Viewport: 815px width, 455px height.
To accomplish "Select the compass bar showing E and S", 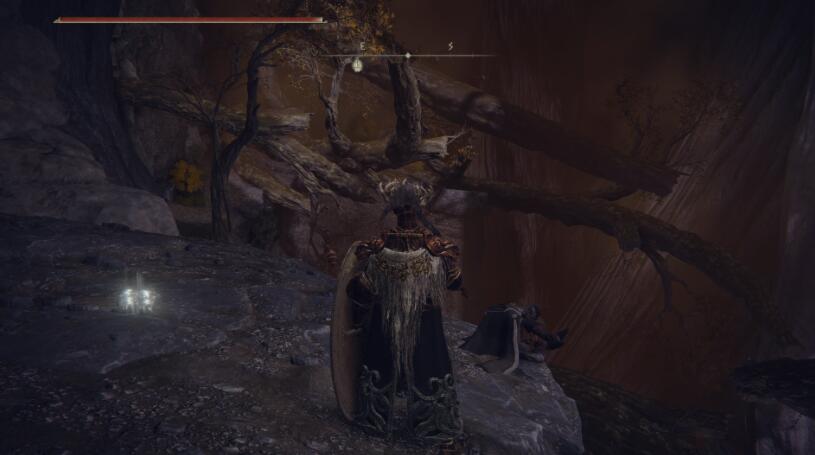I will click(x=410, y=54).
